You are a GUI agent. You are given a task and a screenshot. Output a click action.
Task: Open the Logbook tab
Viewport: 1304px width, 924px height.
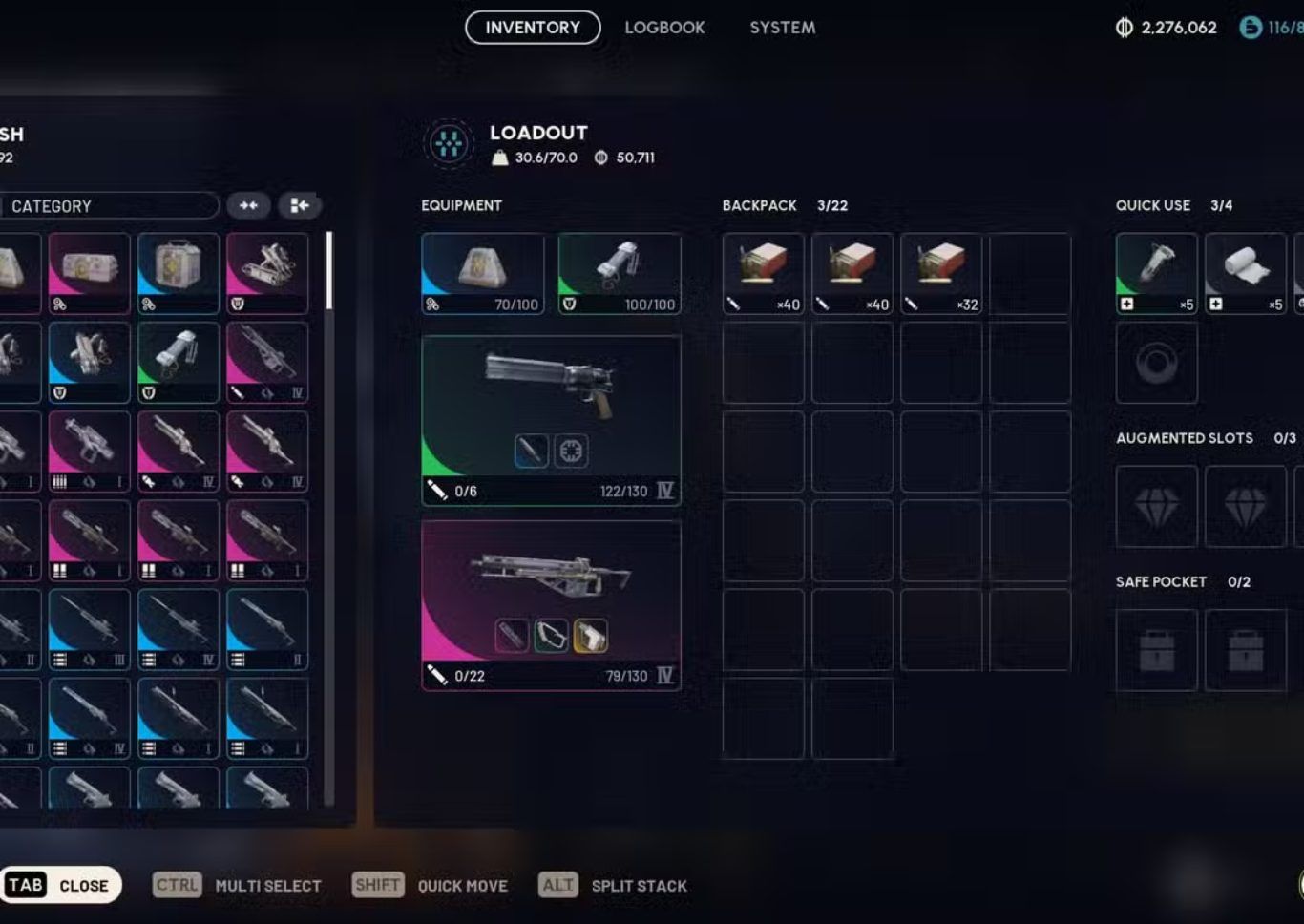point(664,28)
